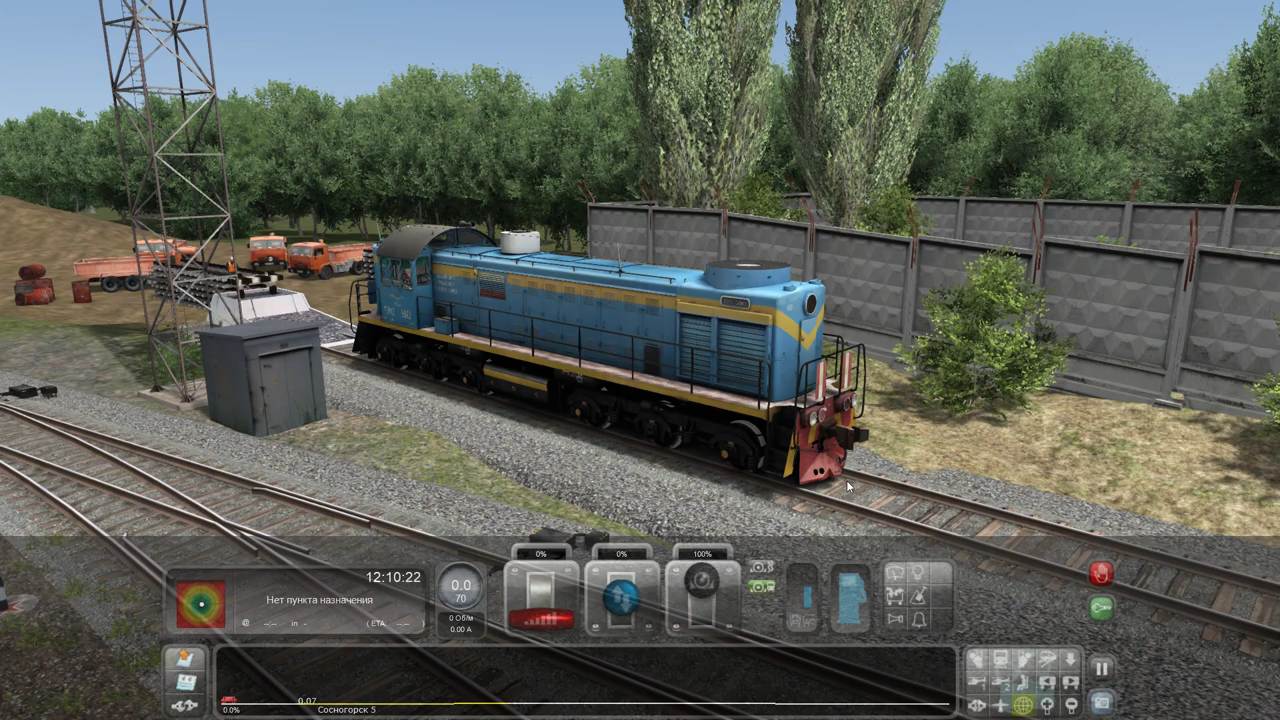Image resolution: width=1280 pixels, height=720 pixels.
Task: Toggle the headlight bulb icon
Action: (918, 574)
